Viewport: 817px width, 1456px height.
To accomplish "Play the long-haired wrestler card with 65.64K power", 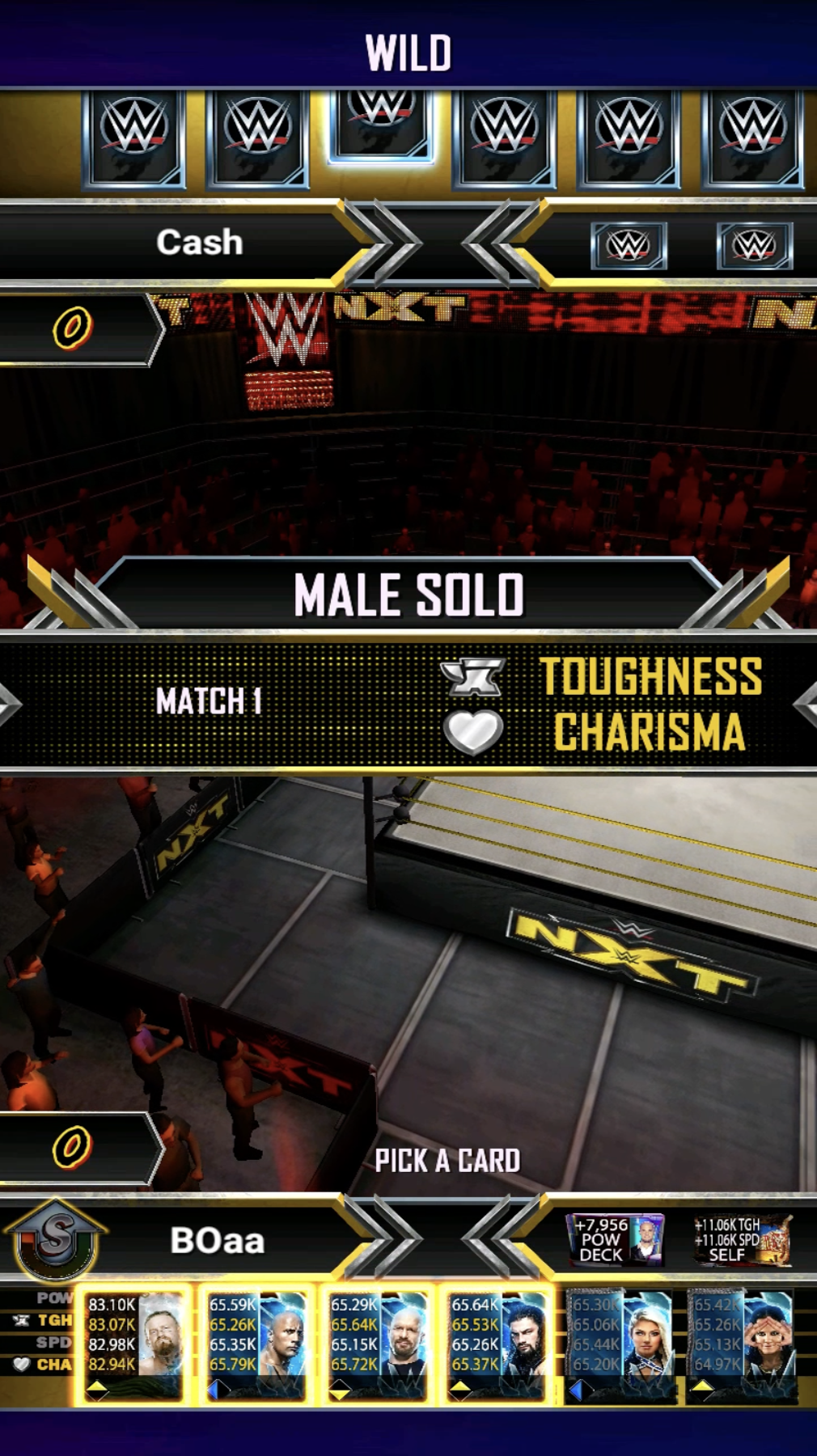I will click(x=498, y=1343).
